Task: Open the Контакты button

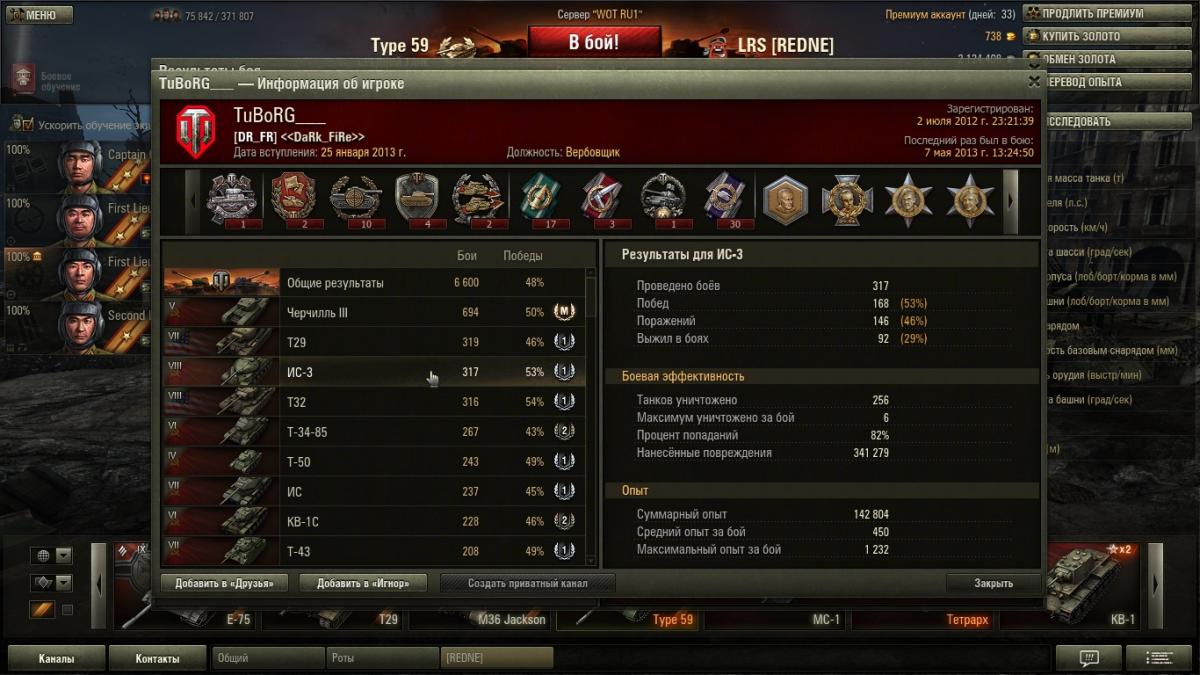Action: pos(158,659)
